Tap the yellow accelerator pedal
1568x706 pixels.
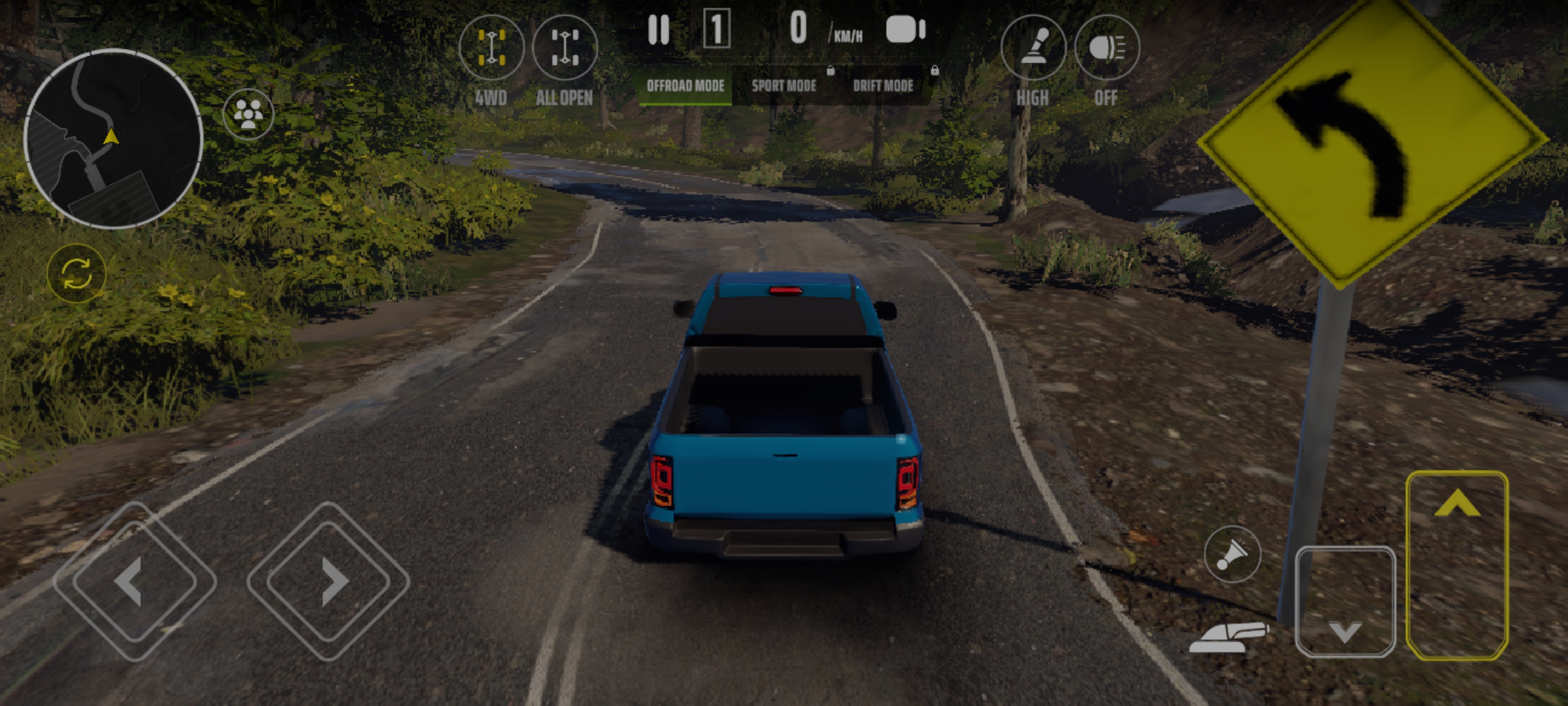(1457, 565)
